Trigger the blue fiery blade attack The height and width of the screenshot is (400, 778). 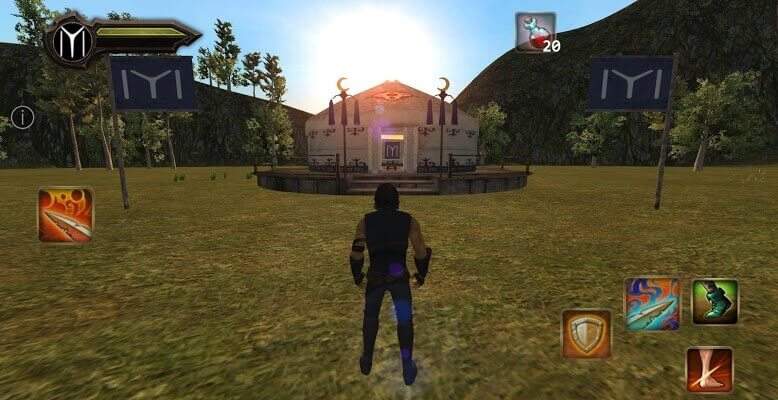tap(652, 303)
